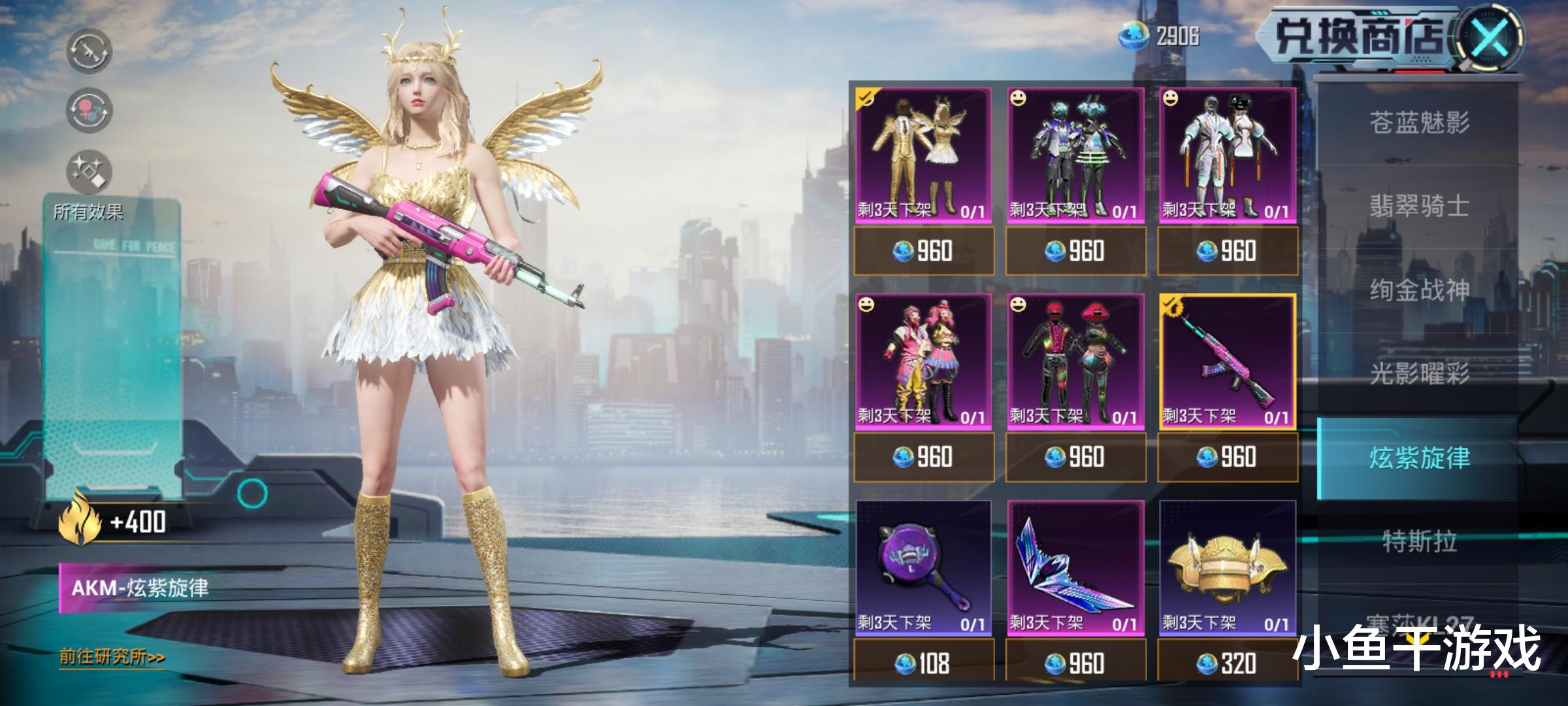Select the golden angel outfit set
The image size is (1568, 706).
tap(923, 156)
